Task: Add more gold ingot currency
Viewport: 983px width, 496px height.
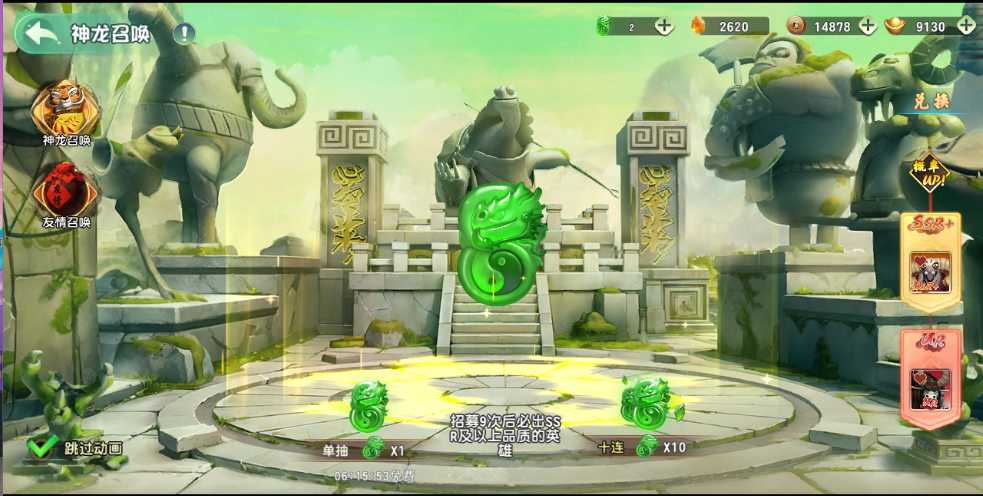Action: tap(965, 27)
